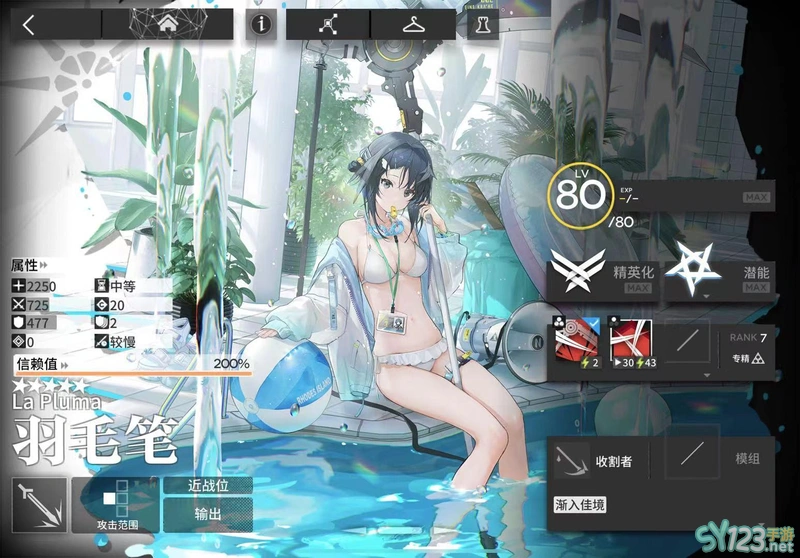This screenshot has height=558, width=800.
Task: Open the operator network relations icon
Action: tap(327, 25)
